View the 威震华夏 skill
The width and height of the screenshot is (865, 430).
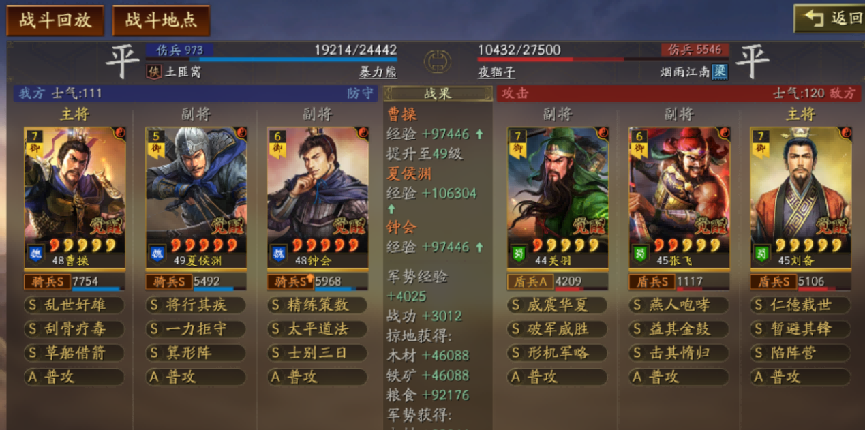[557, 305]
